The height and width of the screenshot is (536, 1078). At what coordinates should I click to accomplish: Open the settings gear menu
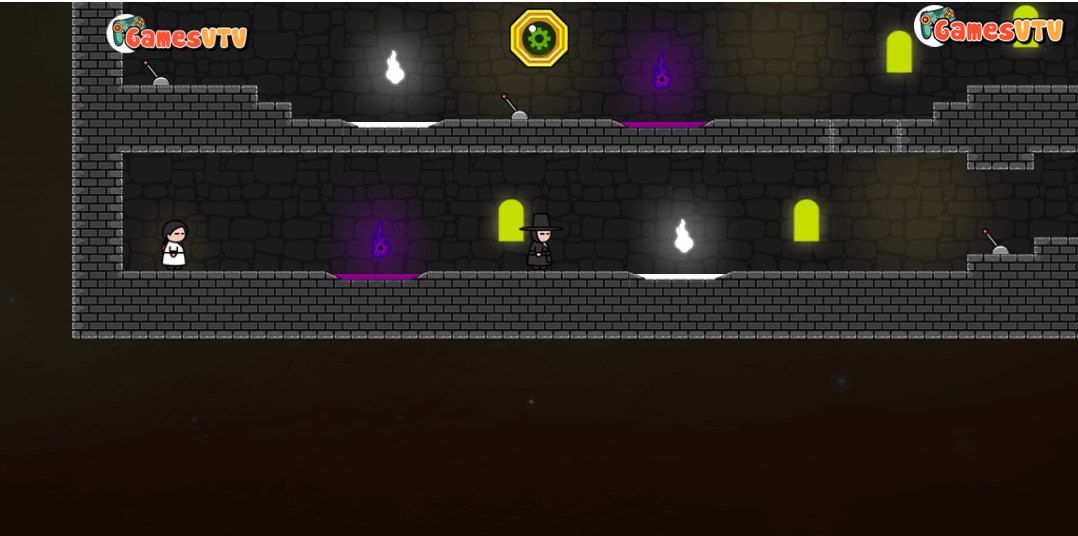pyautogui.click(x=539, y=38)
